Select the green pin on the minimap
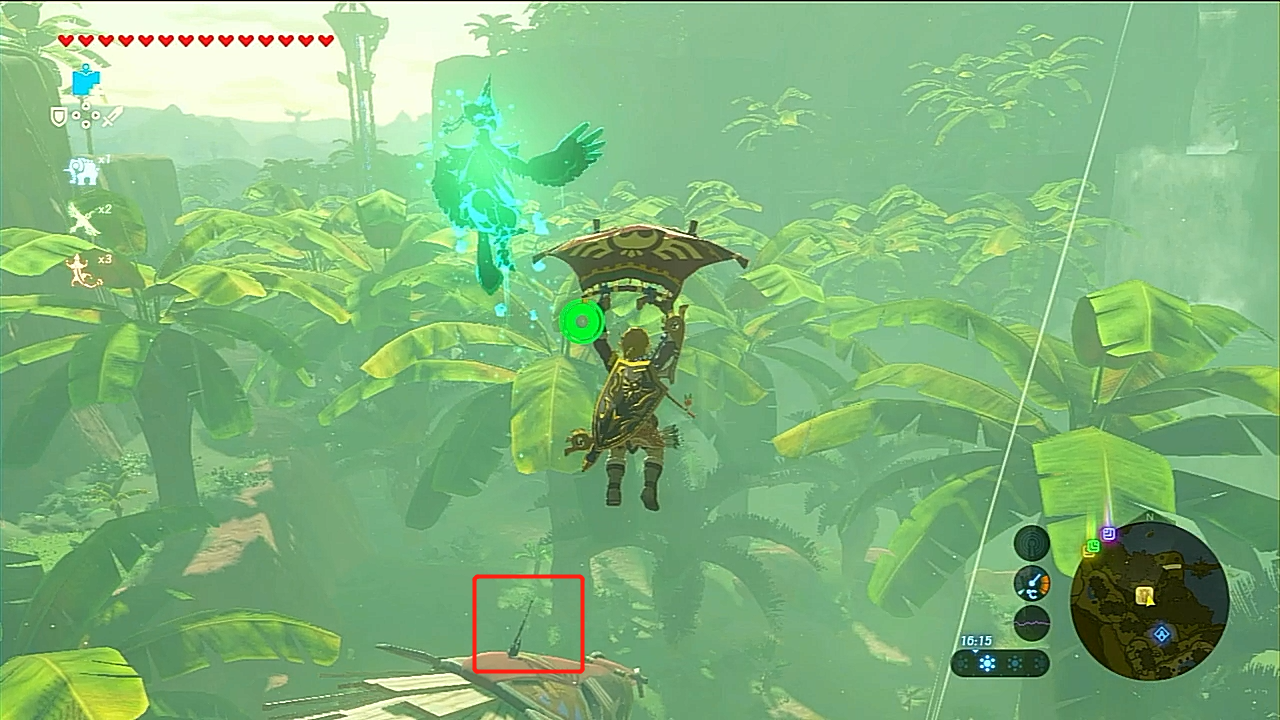1280x720 pixels. point(1092,547)
